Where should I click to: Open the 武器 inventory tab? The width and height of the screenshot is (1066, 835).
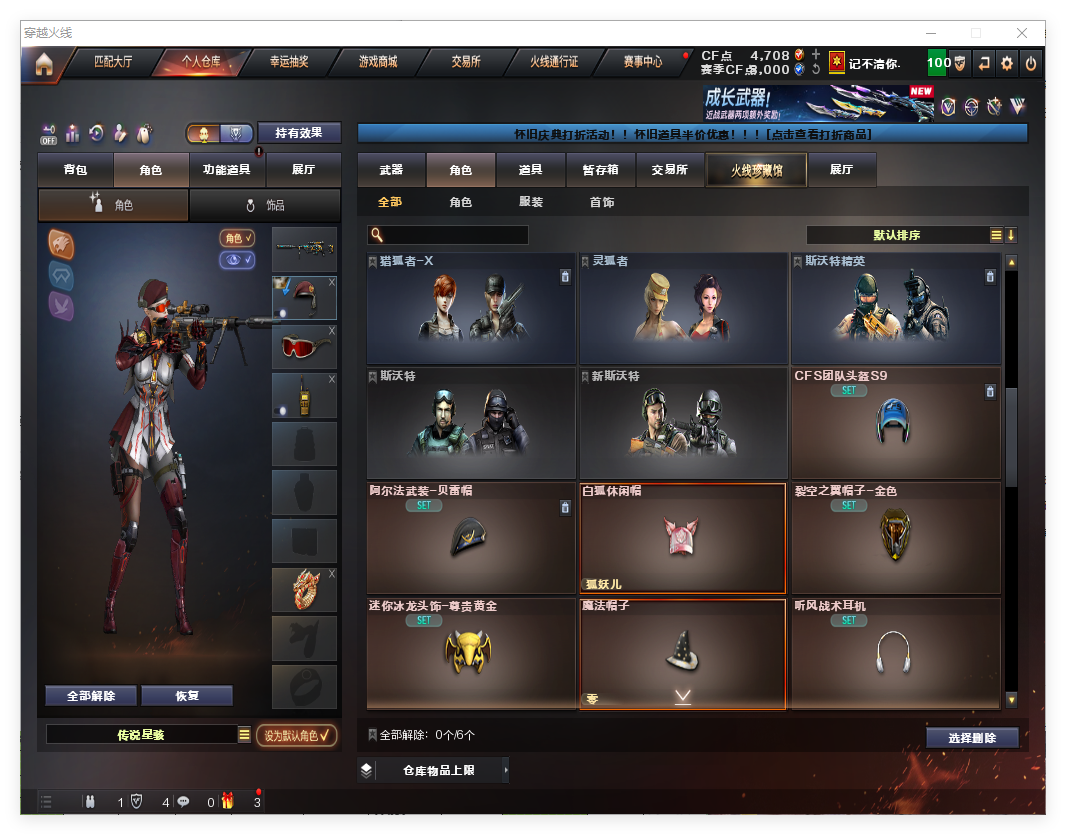pos(391,170)
